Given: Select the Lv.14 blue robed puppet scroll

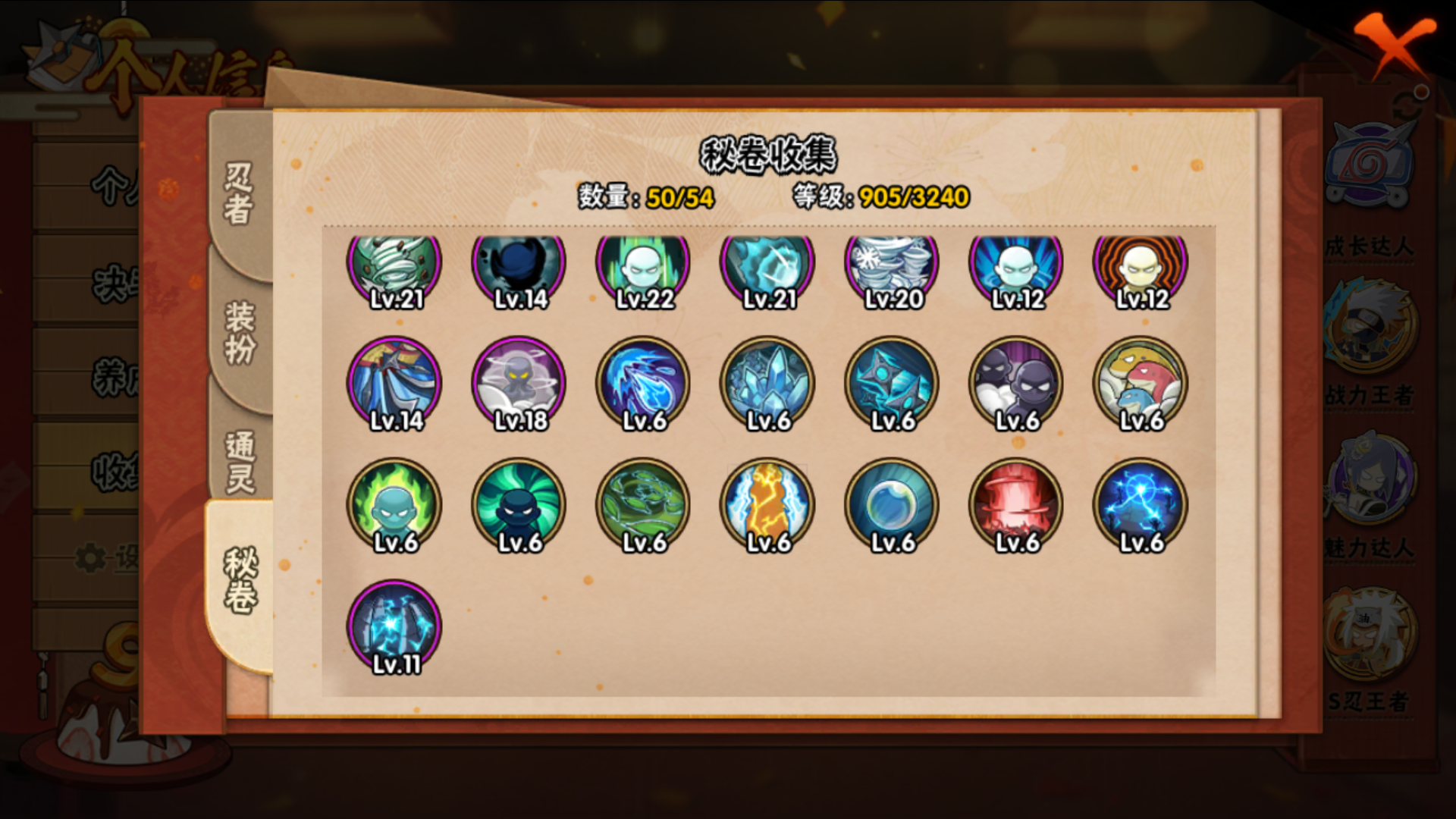Looking at the screenshot, I should click(394, 383).
